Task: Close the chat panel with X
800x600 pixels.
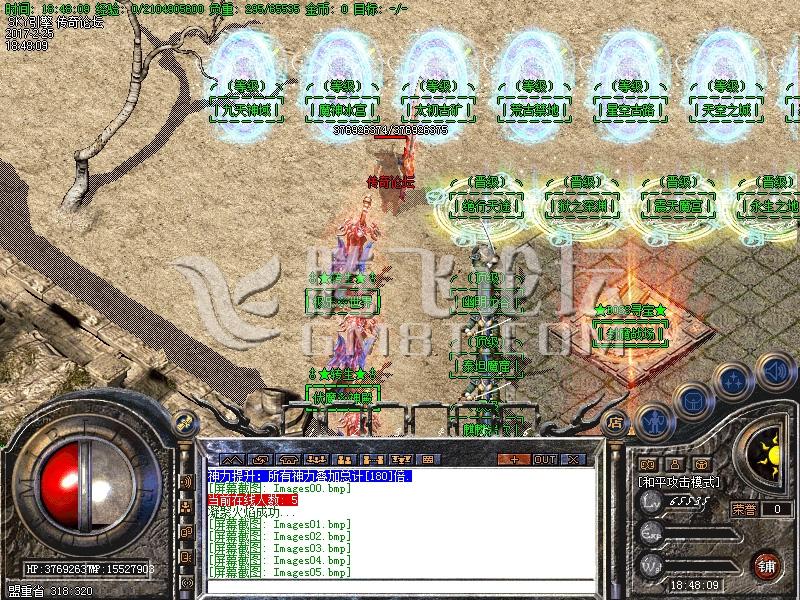Action: (576, 459)
